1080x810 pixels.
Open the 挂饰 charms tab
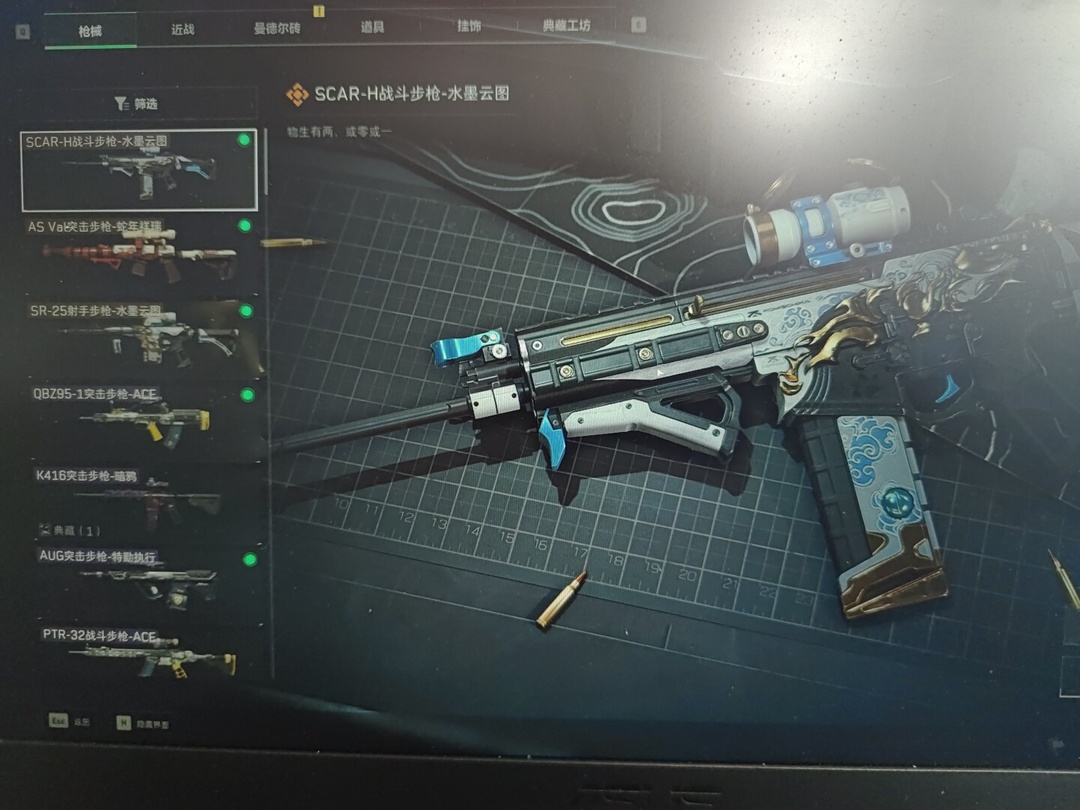click(x=468, y=26)
